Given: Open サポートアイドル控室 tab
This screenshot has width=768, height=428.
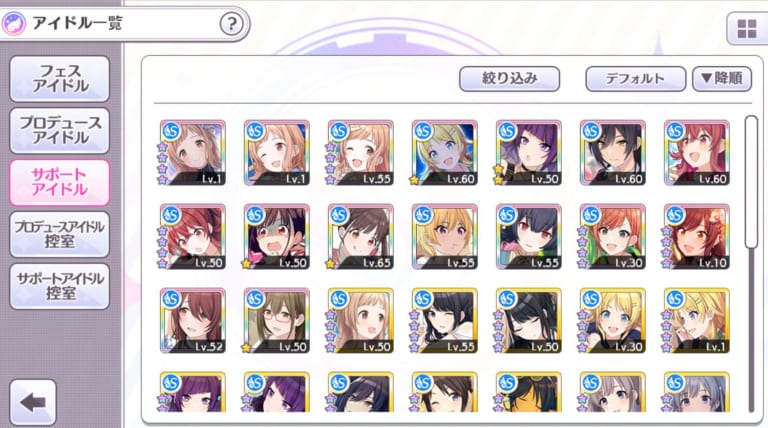Looking at the screenshot, I should coord(59,286).
